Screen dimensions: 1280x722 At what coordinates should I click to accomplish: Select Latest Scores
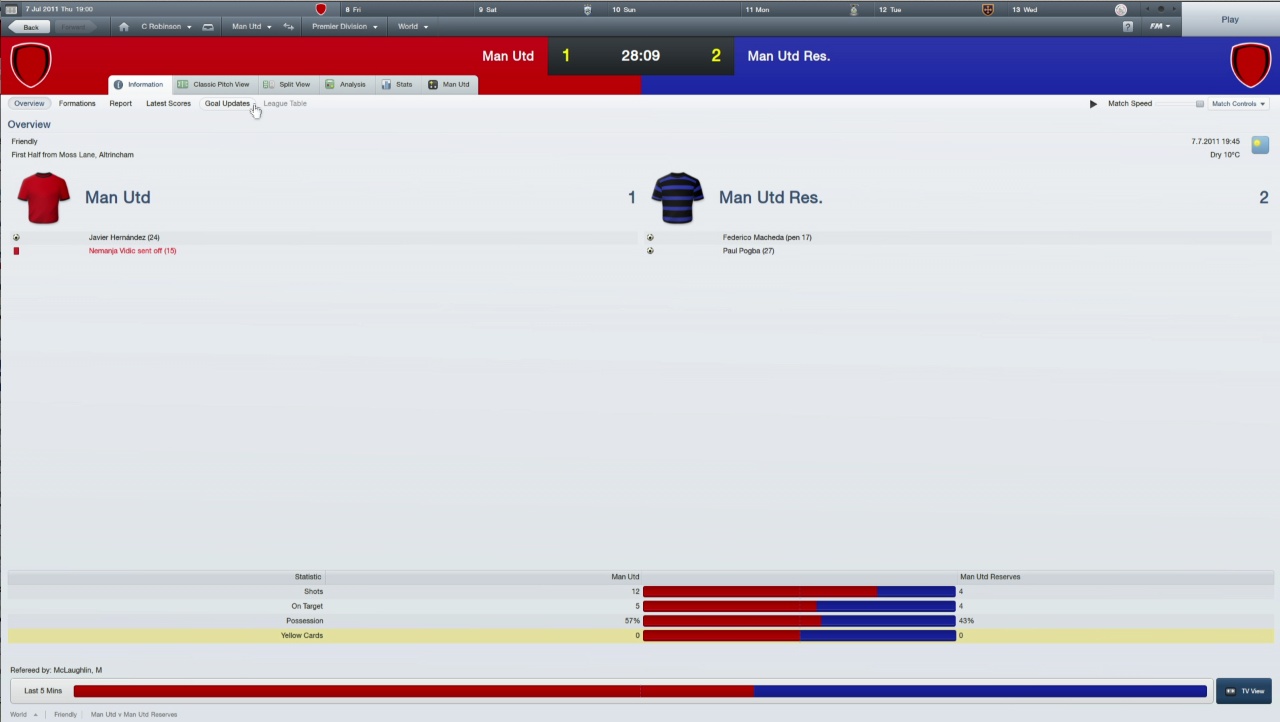[x=168, y=103]
